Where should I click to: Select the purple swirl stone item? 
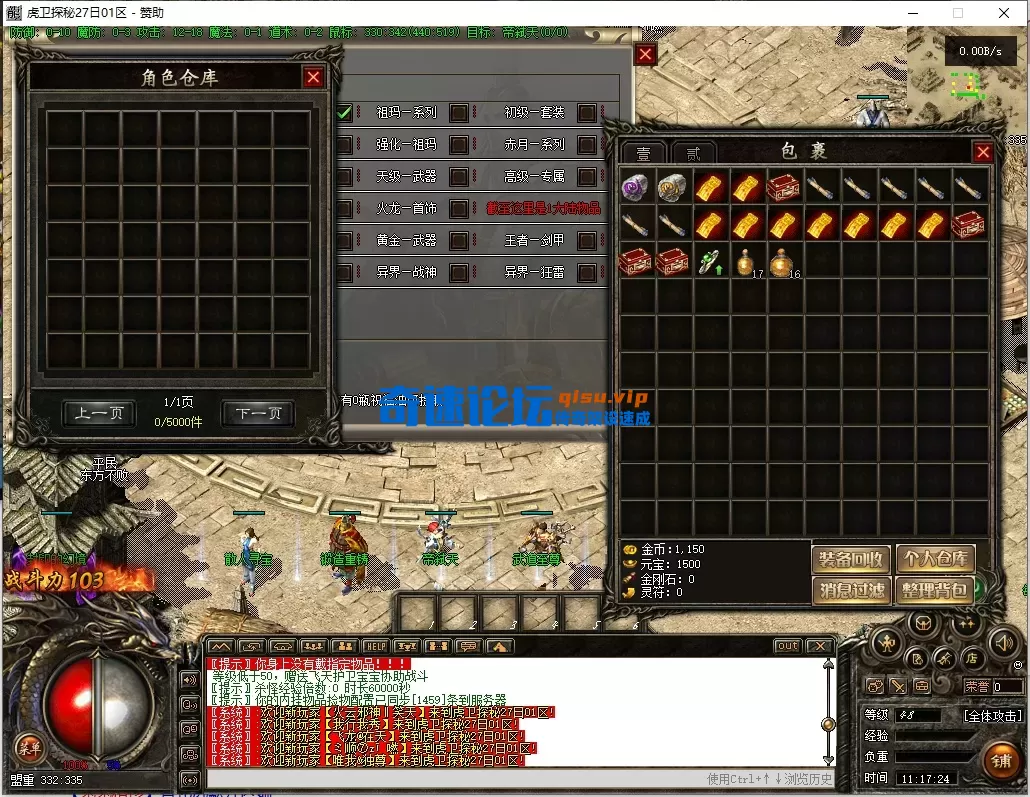click(x=636, y=187)
